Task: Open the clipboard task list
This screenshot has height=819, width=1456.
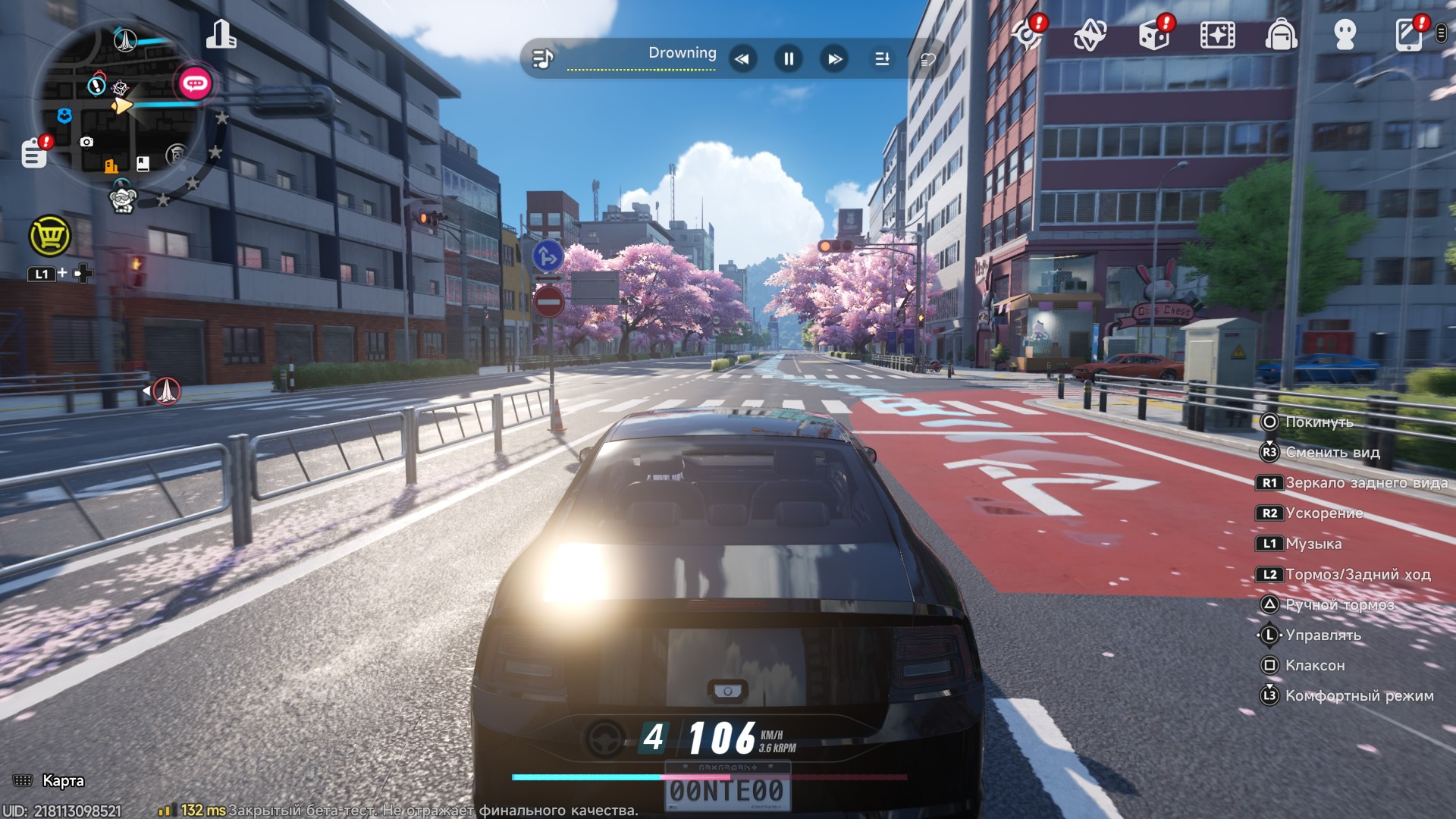Action: [34, 152]
